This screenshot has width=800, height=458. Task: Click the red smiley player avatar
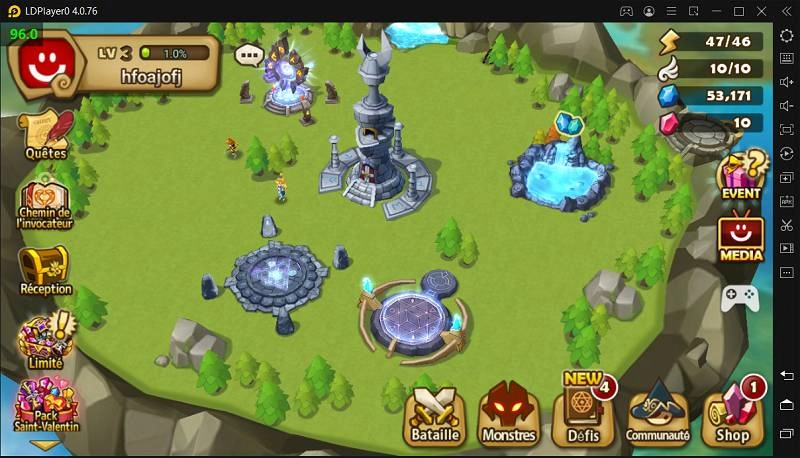pyautogui.click(x=42, y=66)
